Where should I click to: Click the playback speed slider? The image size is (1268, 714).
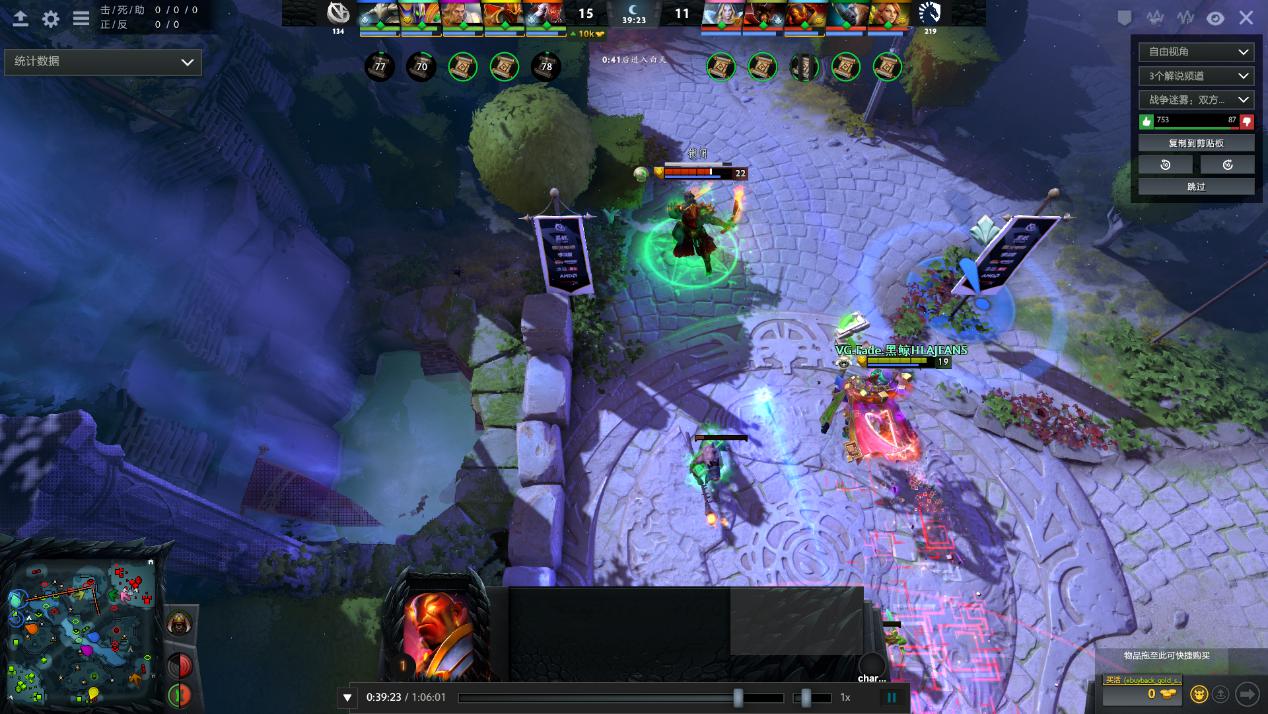[x=811, y=698]
